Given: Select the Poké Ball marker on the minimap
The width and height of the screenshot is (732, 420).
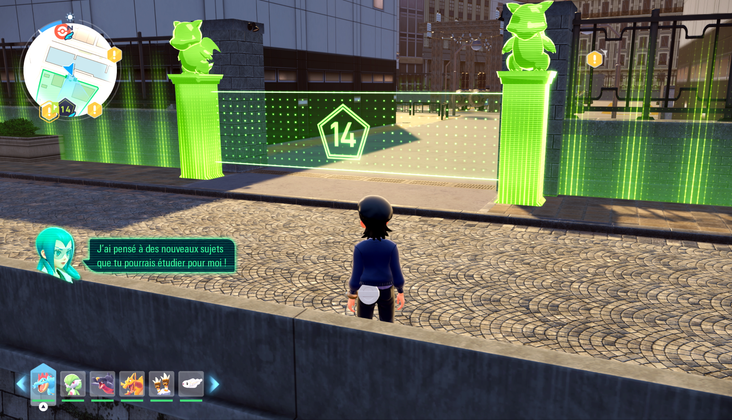Looking at the screenshot, I should (62, 32).
